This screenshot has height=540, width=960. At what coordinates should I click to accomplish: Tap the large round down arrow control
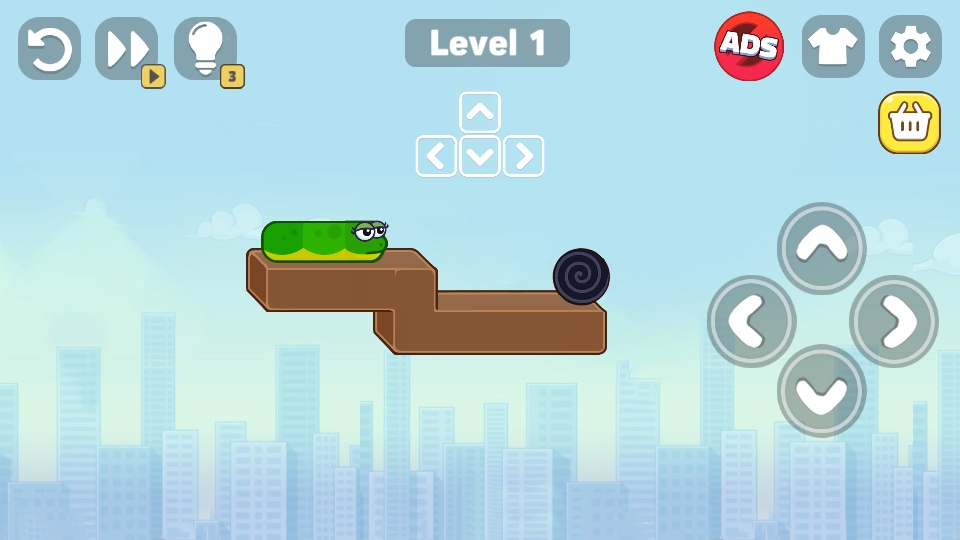(822, 391)
